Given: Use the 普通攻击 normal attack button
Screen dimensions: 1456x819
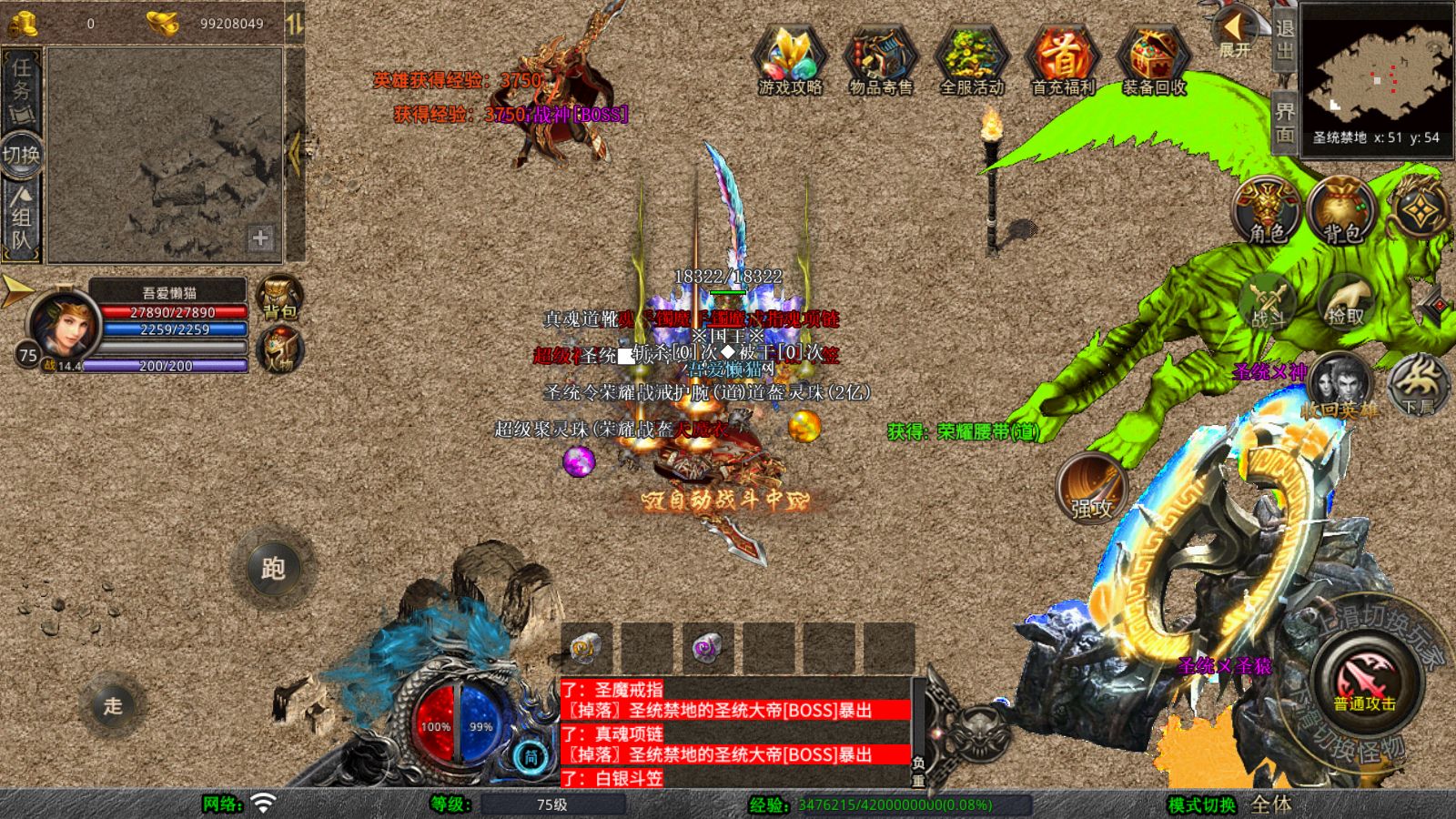Looking at the screenshot, I should [x=1364, y=682].
